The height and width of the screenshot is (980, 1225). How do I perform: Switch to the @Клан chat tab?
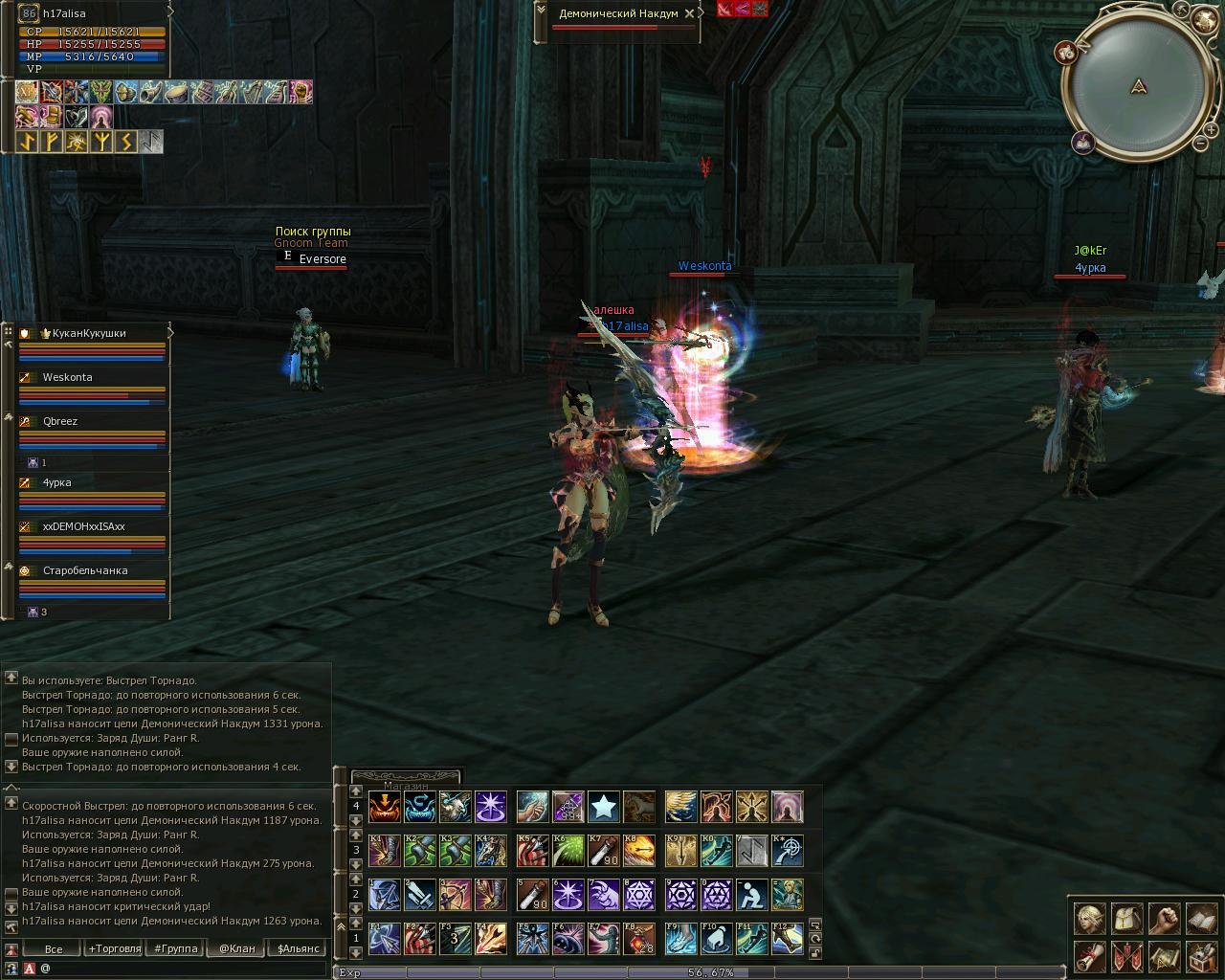click(237, 949)
